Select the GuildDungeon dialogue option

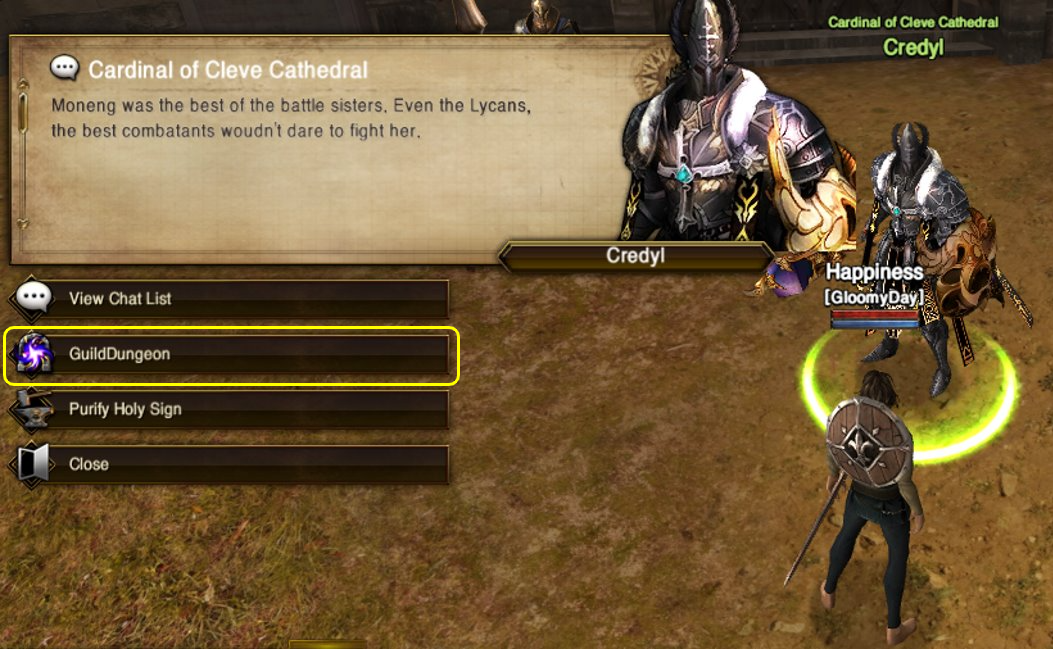pyautogui.click(x=230, y=354)
